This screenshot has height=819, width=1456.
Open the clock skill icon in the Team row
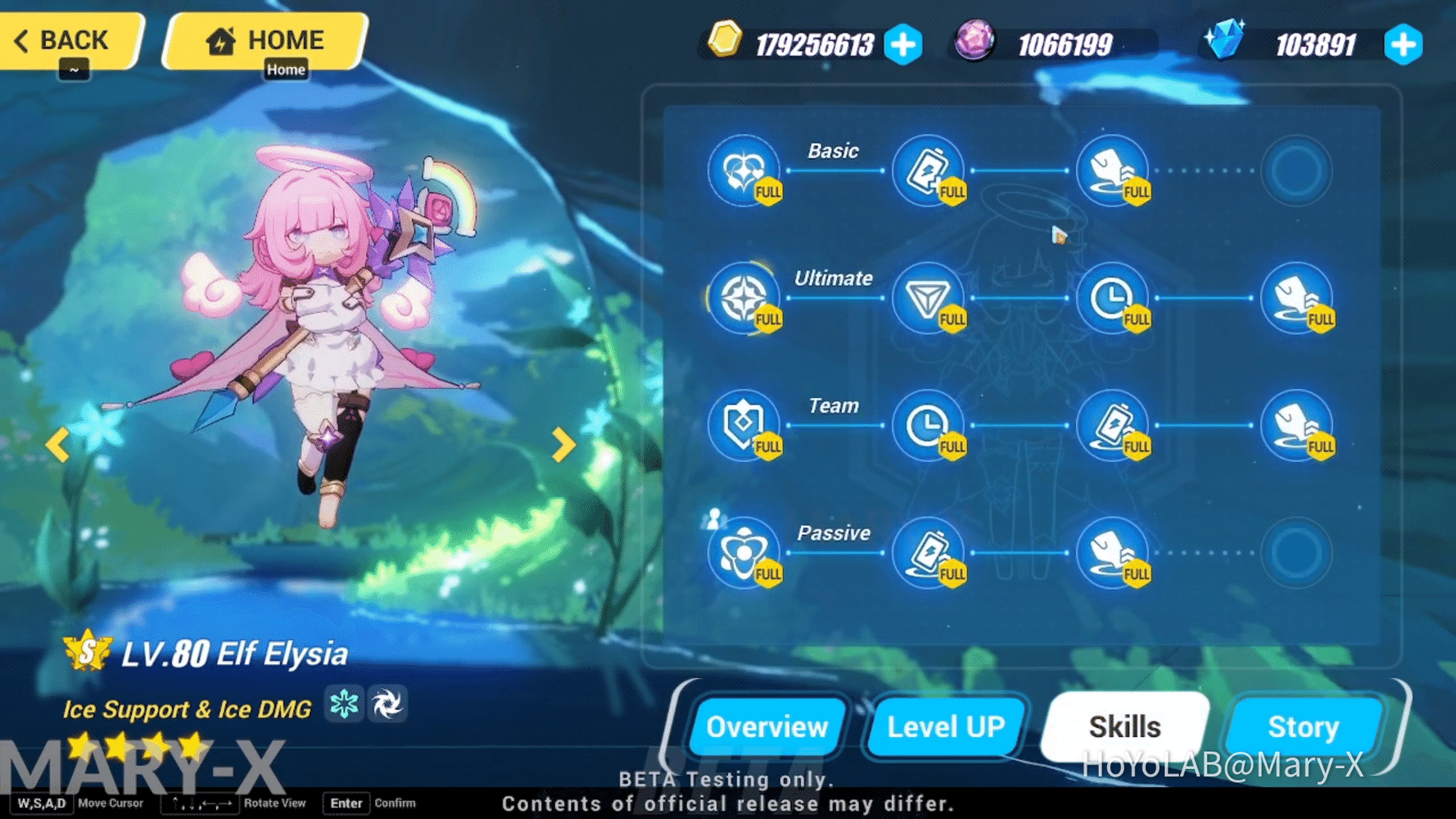928,424
